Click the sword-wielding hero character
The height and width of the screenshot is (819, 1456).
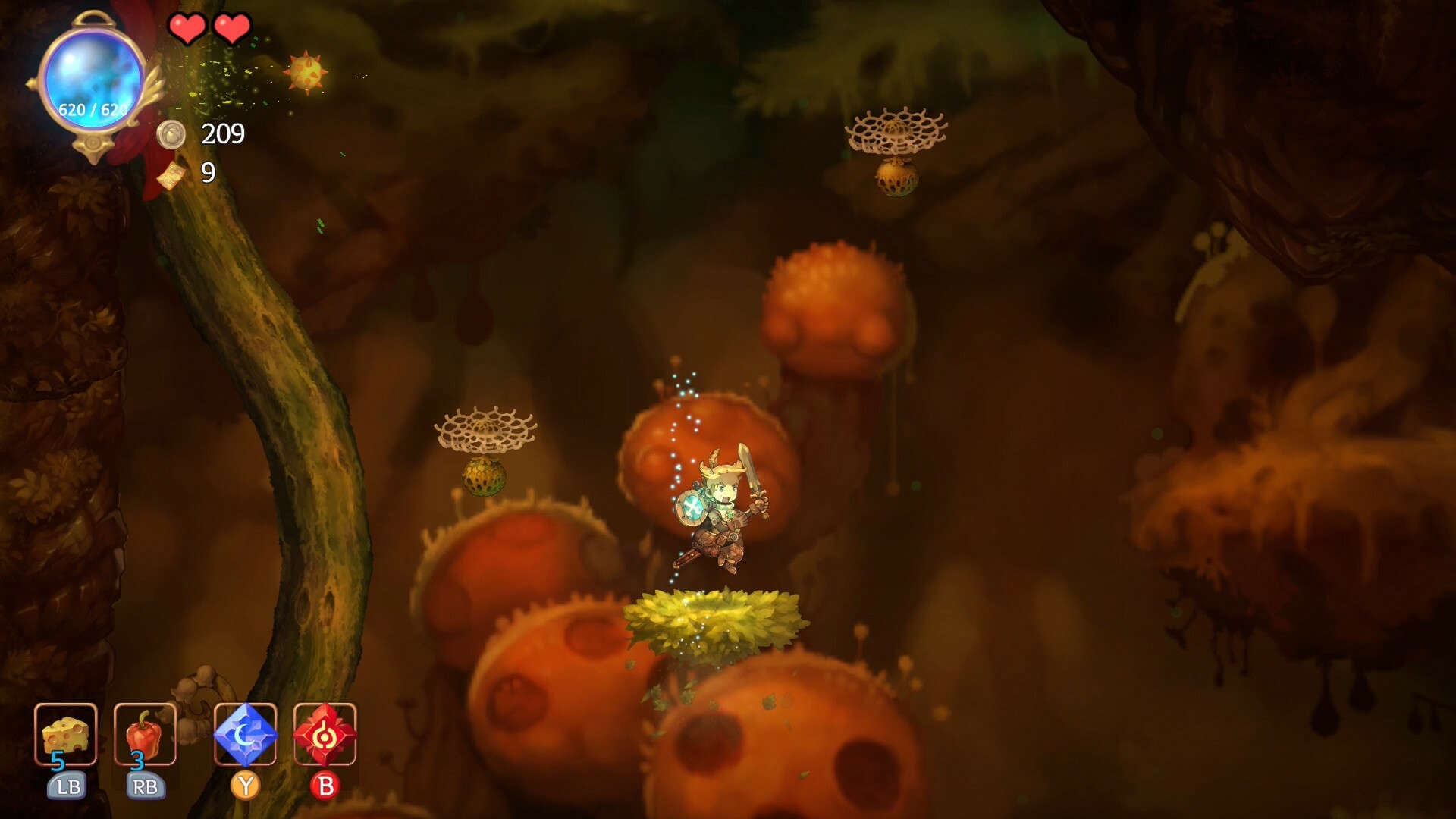[x=720, y=516]
